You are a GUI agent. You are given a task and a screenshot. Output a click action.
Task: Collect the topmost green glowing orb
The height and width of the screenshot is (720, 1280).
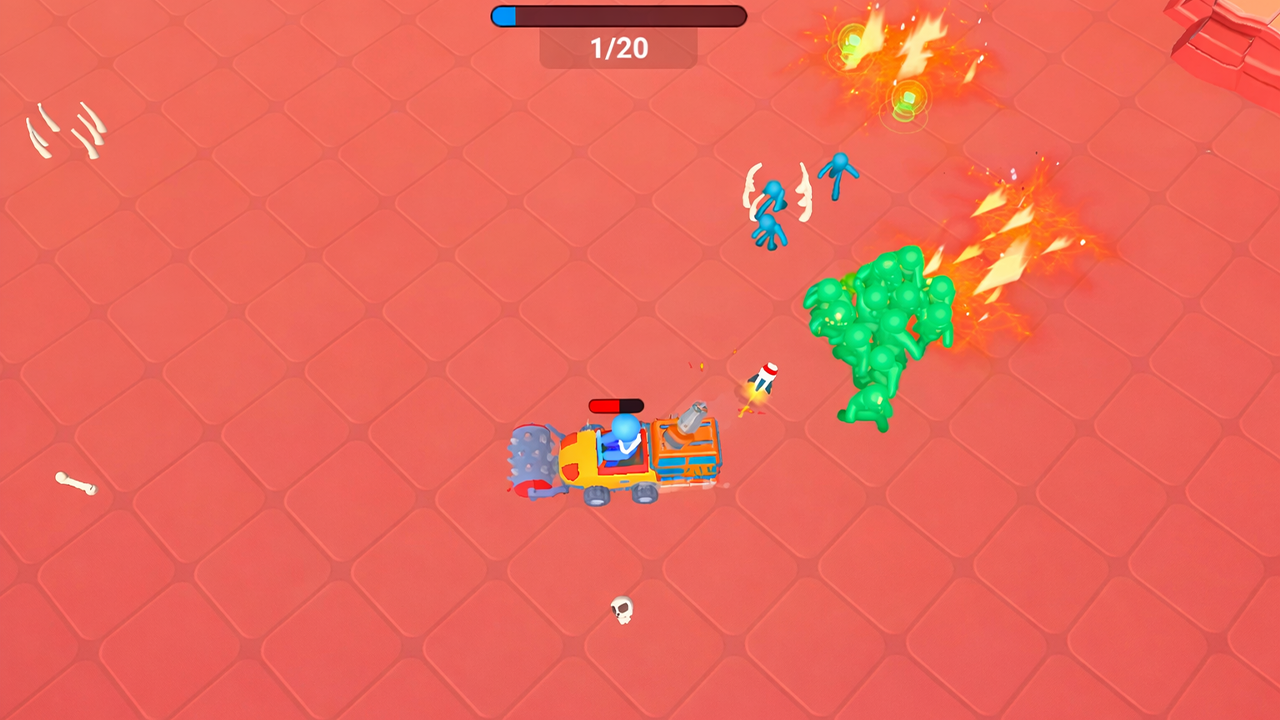coord(851,41)
